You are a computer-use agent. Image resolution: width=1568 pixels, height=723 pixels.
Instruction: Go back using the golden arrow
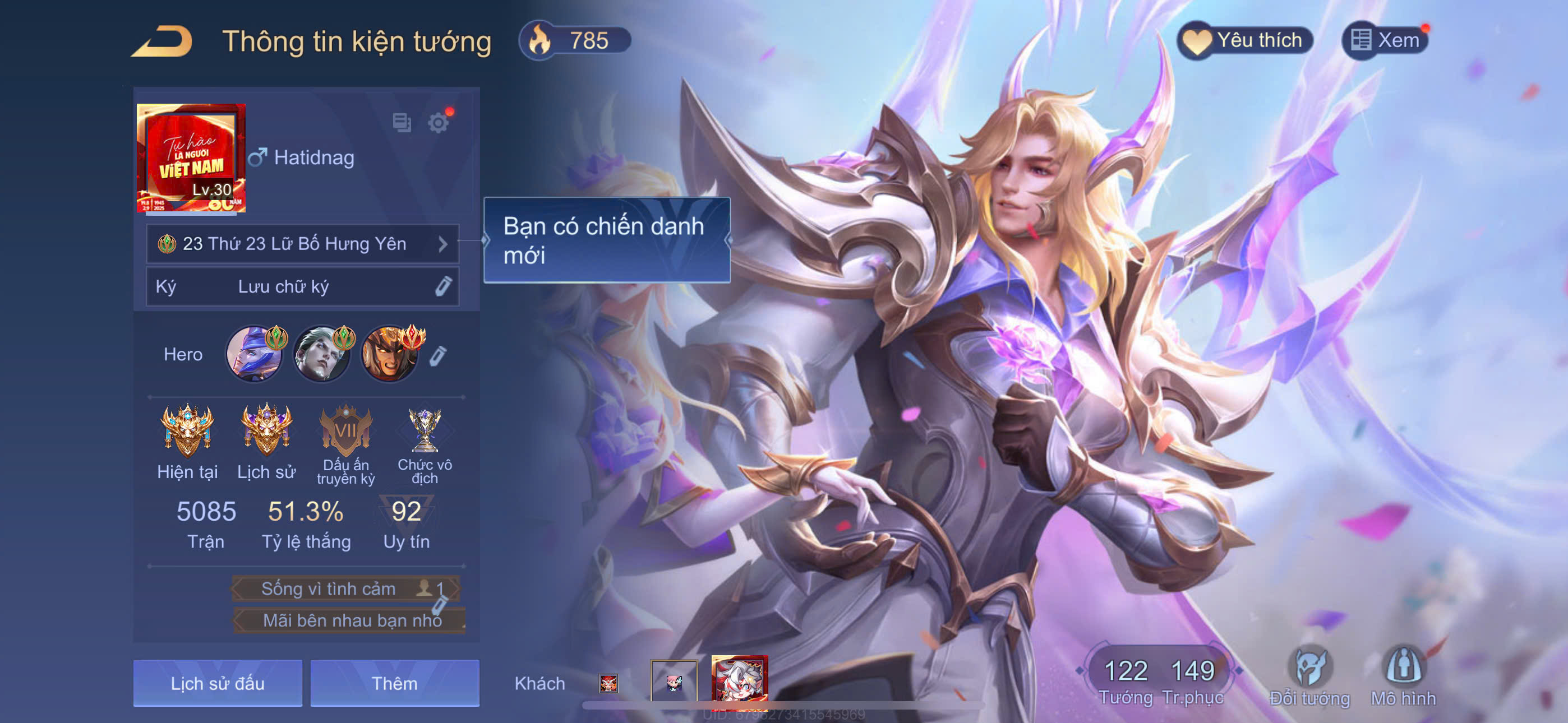[163, 41]
